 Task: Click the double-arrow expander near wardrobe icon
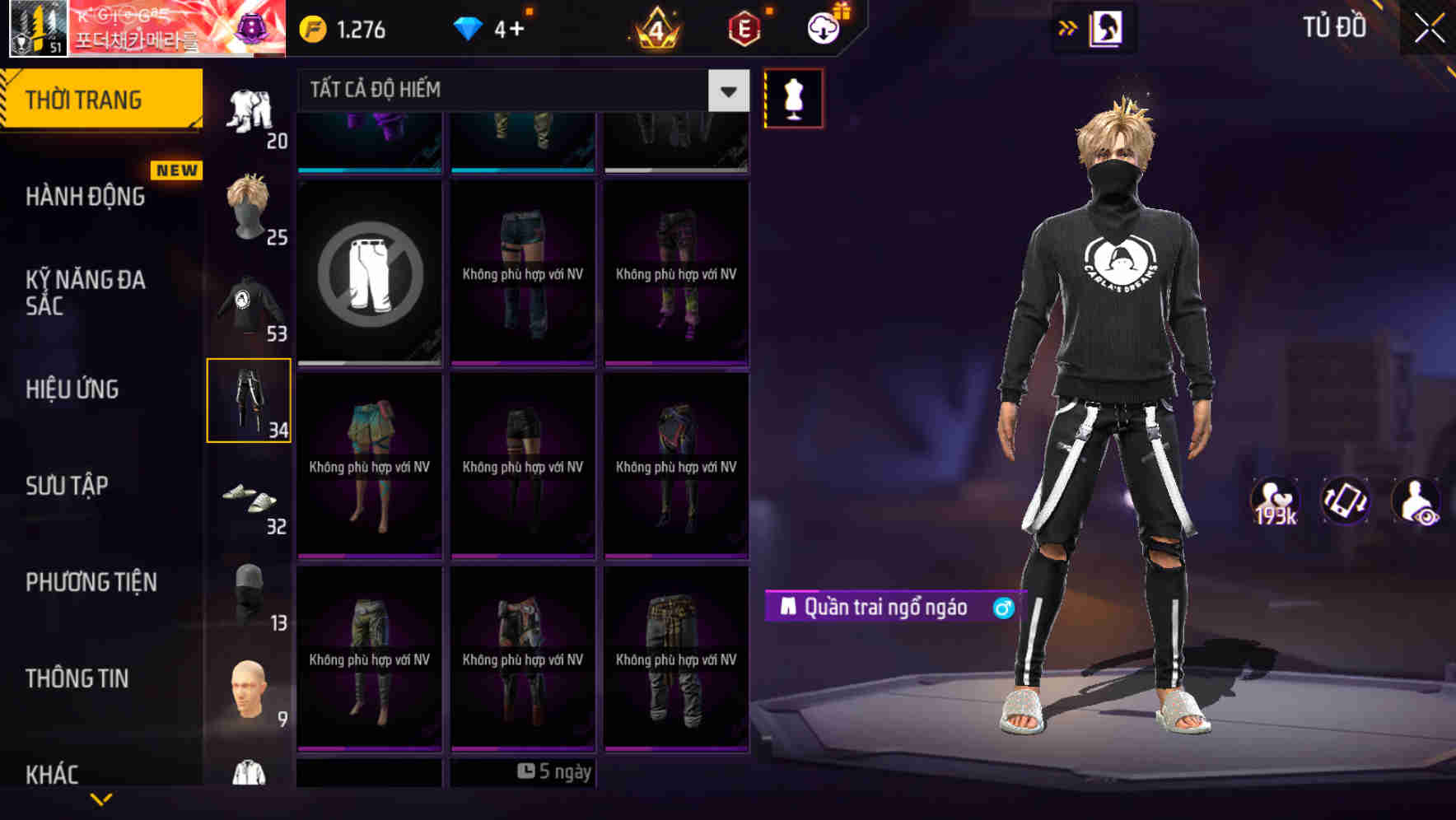coord(1068,27)
